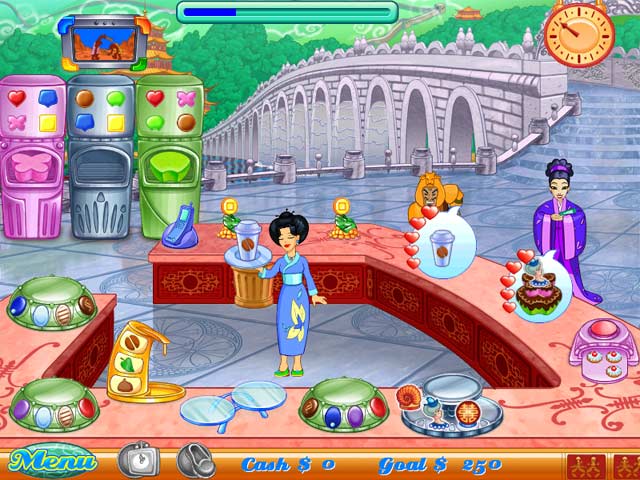Click the small TV icon beside Menu
The image size is (640, 480).
coord(139,460)
